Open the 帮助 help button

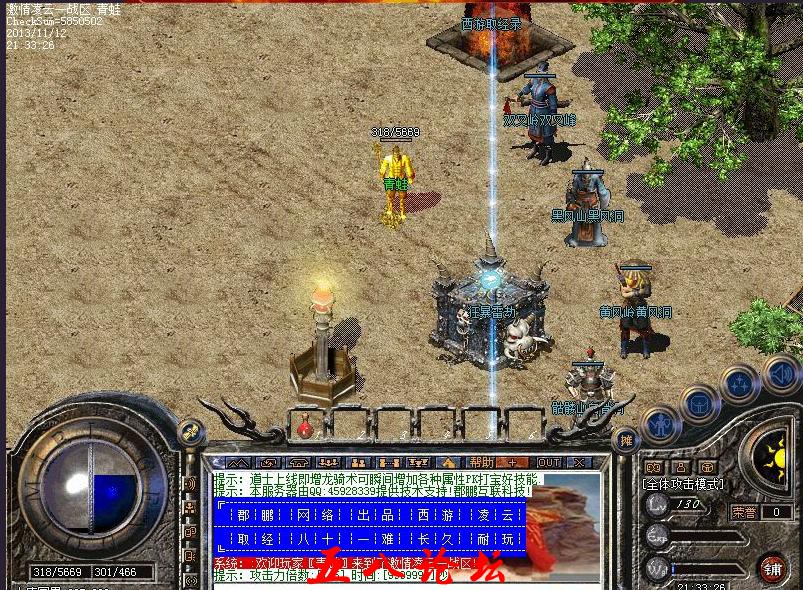pyautogui.click(x=482, y=462)
